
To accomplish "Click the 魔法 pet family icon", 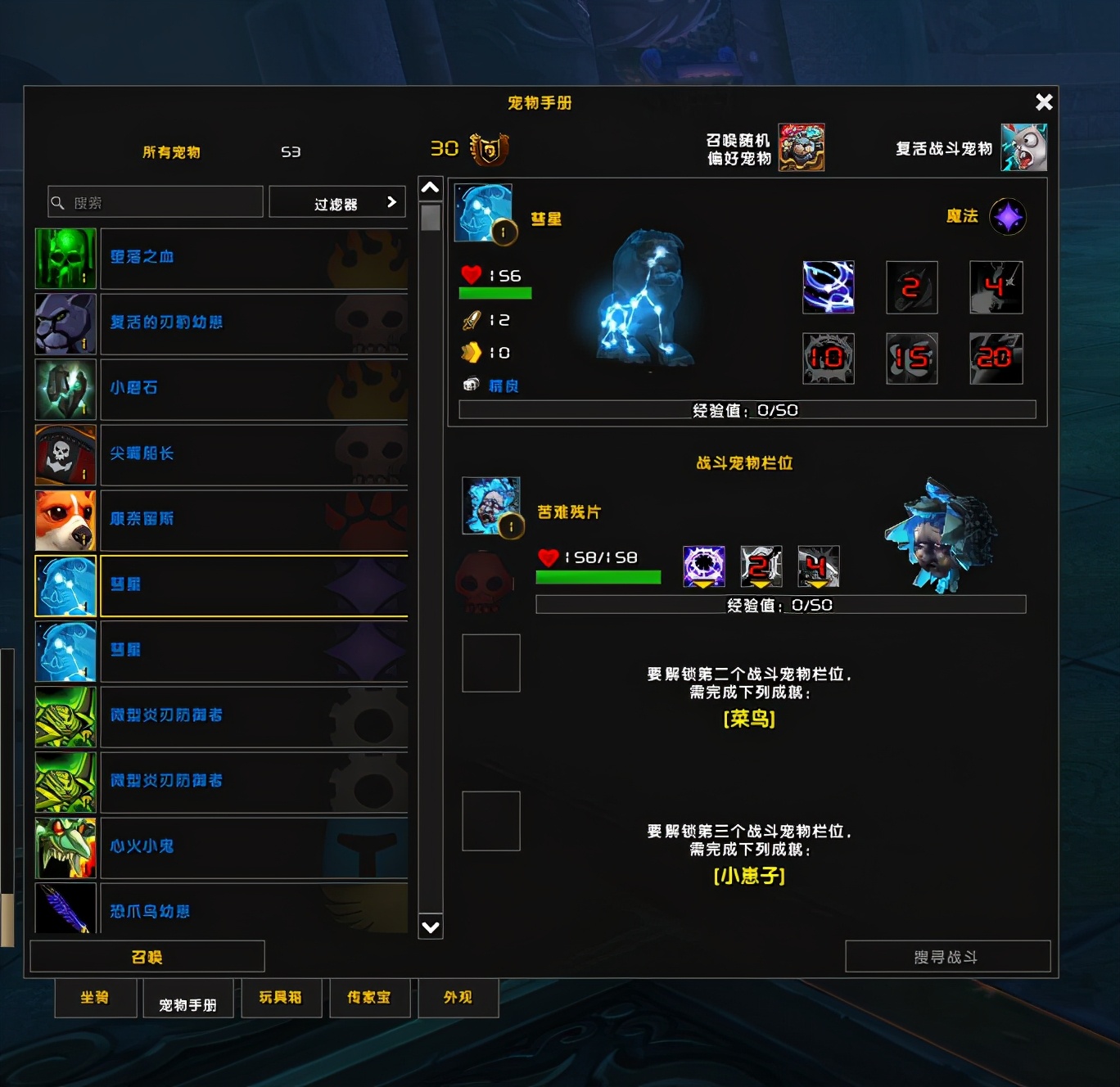I will coord(1008,215).
